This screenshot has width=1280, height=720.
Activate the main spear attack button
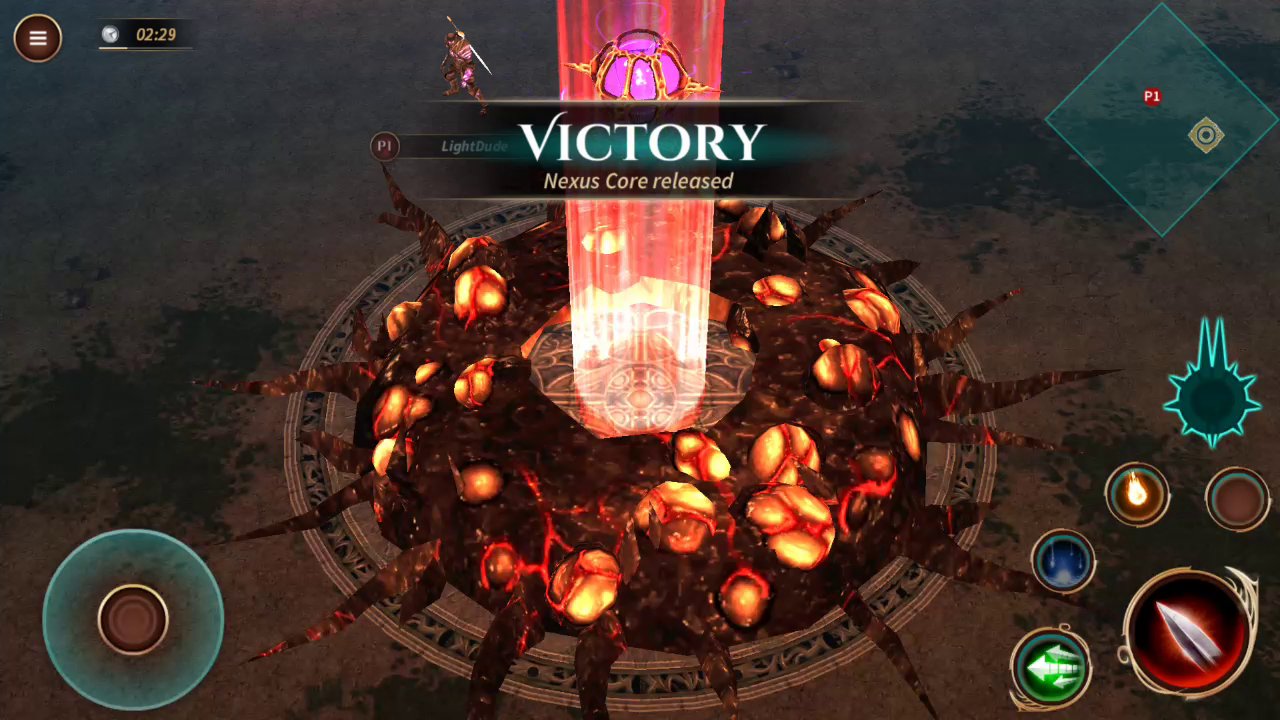[x=1189, y=632]
